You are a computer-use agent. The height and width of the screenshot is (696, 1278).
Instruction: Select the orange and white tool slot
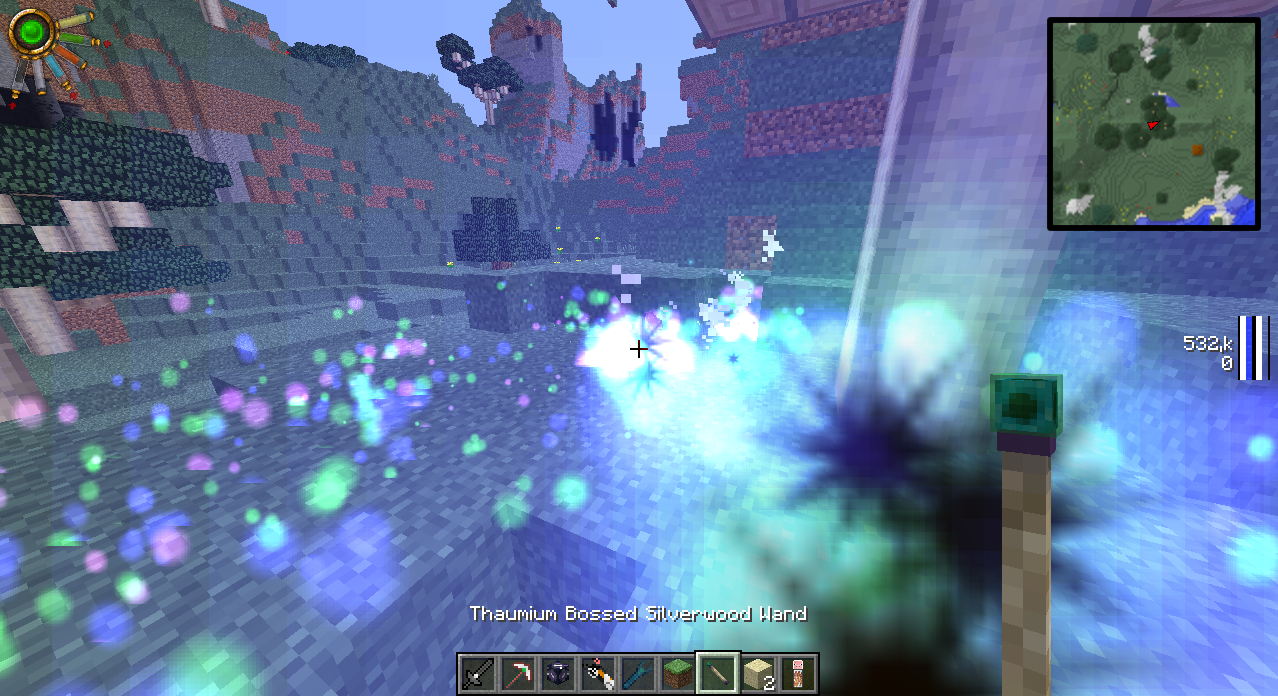pyautogui.click(x=598, y=674)
